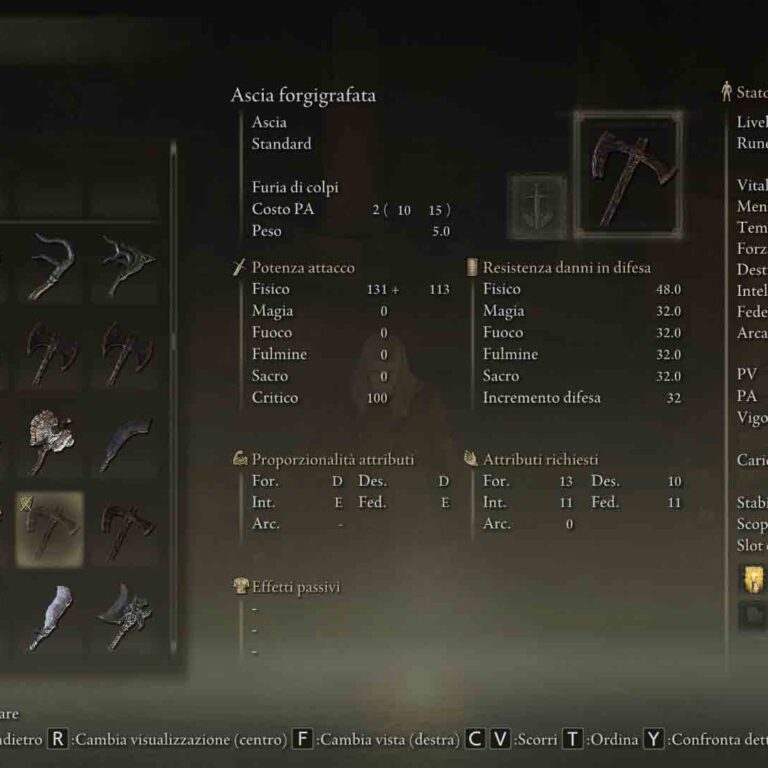Choose the dark curved cleaver slot
The height and width of the screenshot is (768, 768).
(x=127, y=441)
